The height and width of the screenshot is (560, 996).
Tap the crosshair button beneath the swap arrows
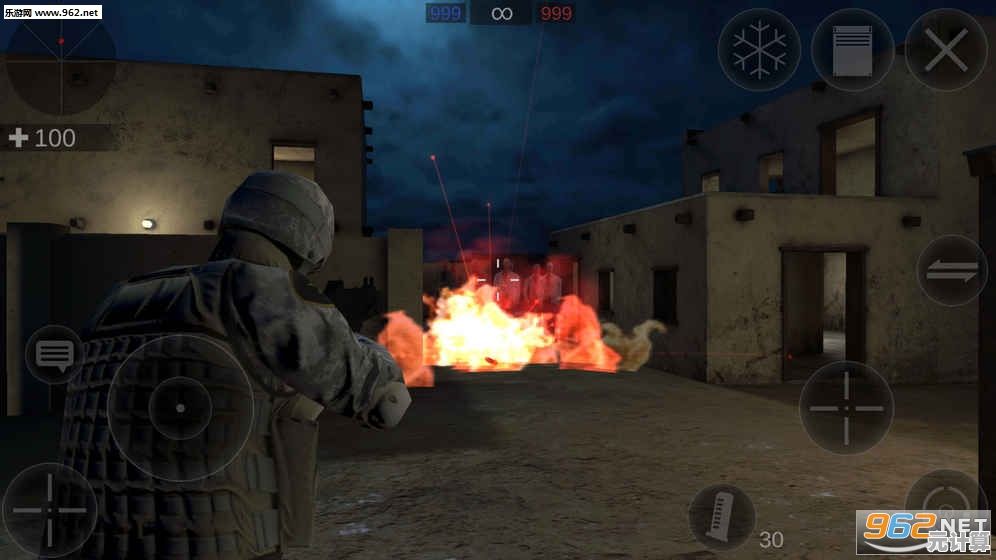click(x=846, y=407)
